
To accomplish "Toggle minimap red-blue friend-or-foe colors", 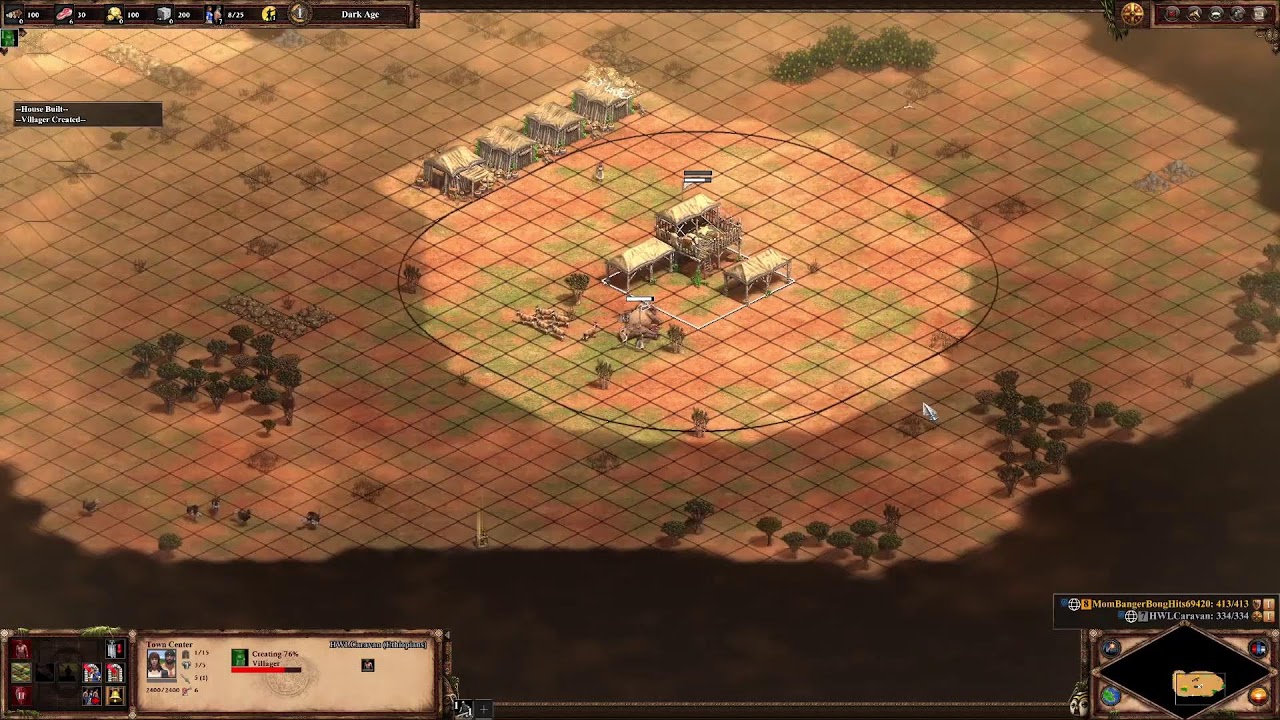I will [x=1257, y=648].
